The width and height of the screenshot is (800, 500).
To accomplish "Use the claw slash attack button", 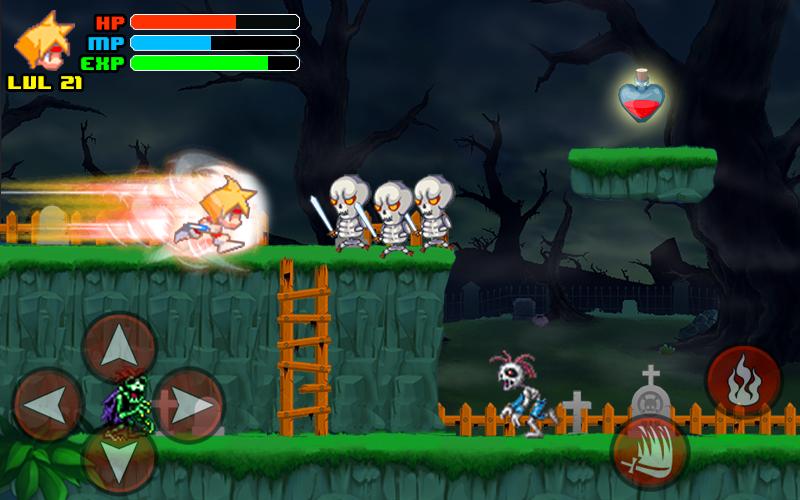I will click(x=650, y=452).
